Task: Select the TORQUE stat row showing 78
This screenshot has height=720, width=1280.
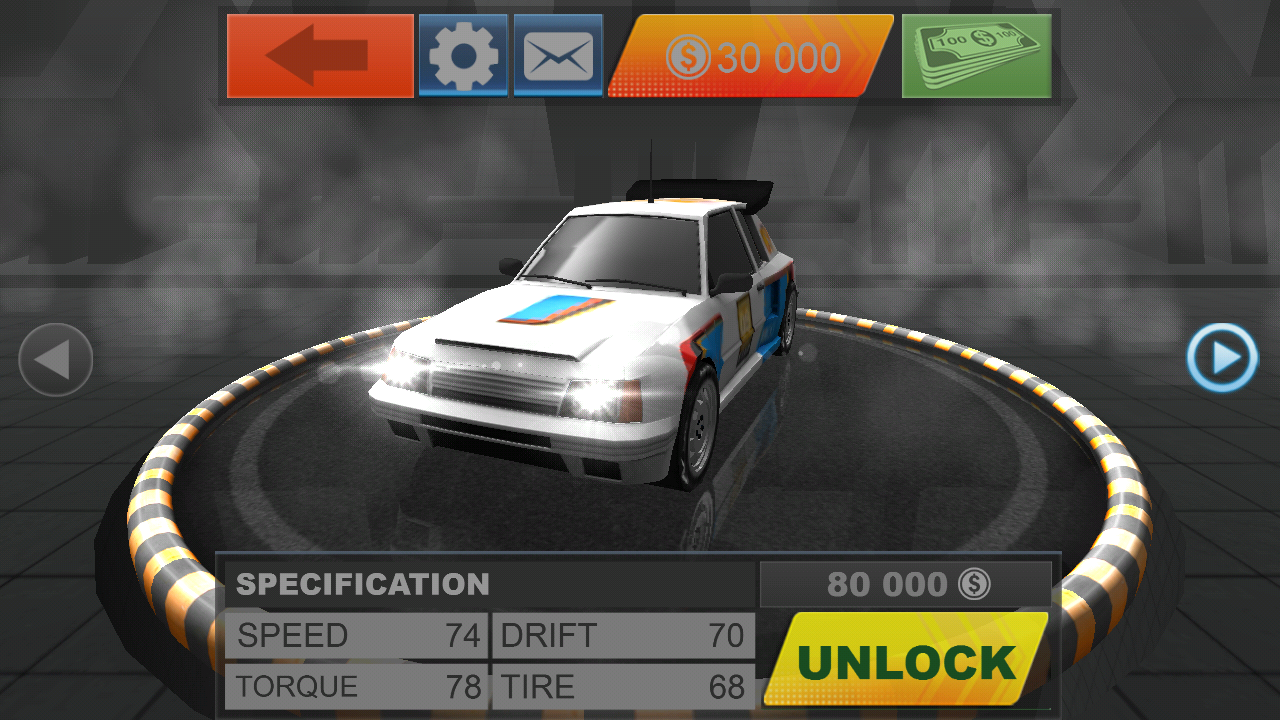Action: (355, 687)
